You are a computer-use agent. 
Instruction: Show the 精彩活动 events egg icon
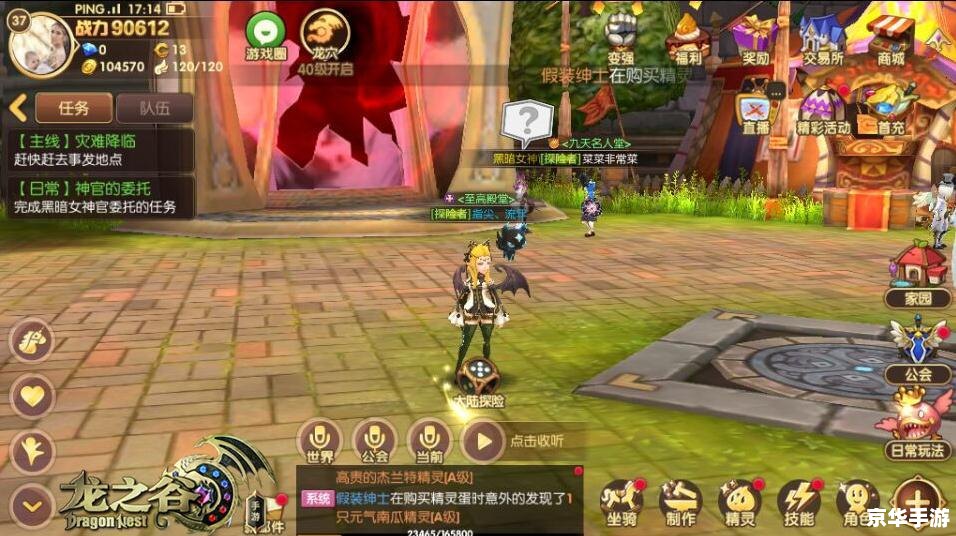(823, 108)
